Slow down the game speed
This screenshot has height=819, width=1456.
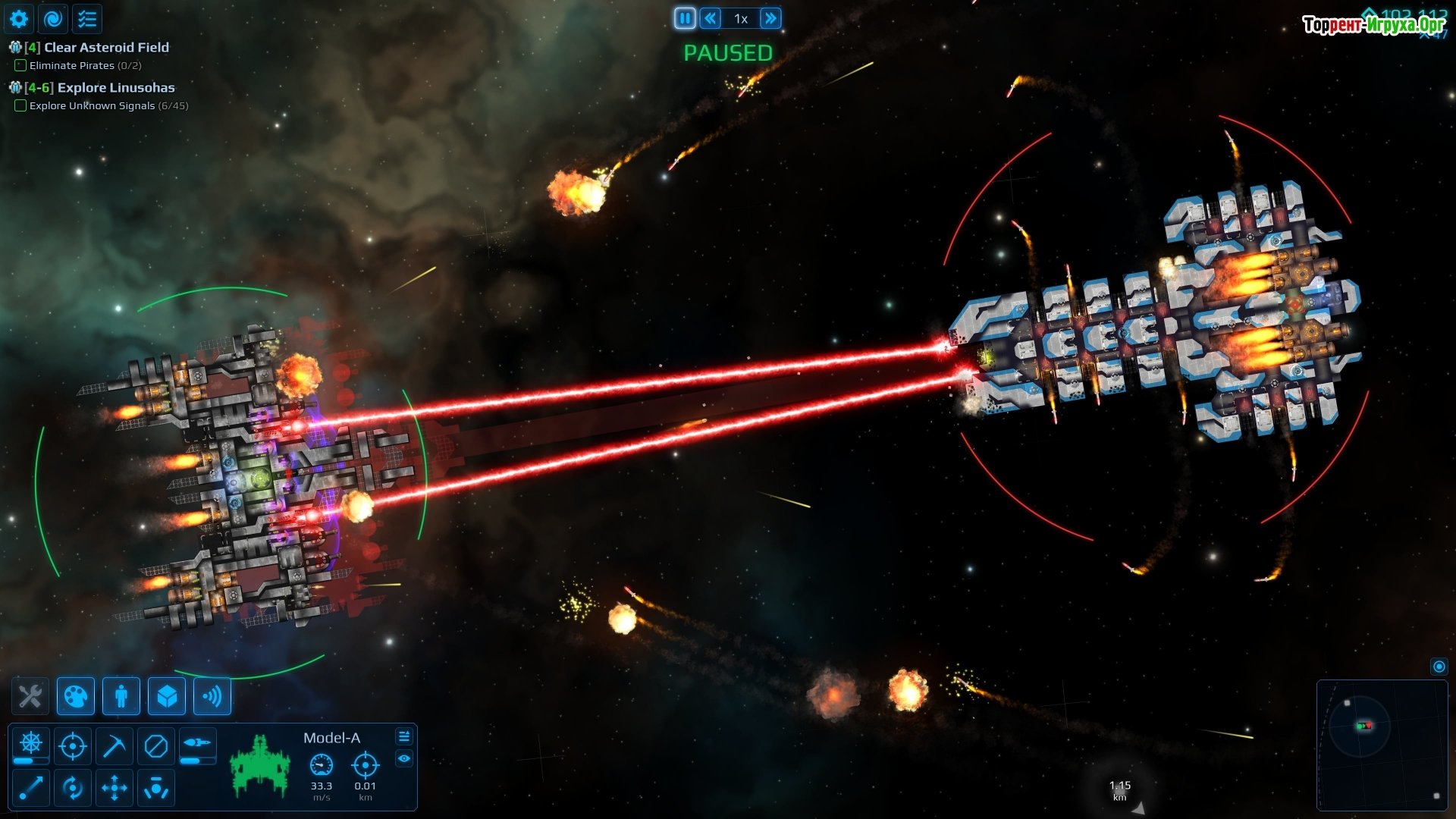tap(711, 18)
